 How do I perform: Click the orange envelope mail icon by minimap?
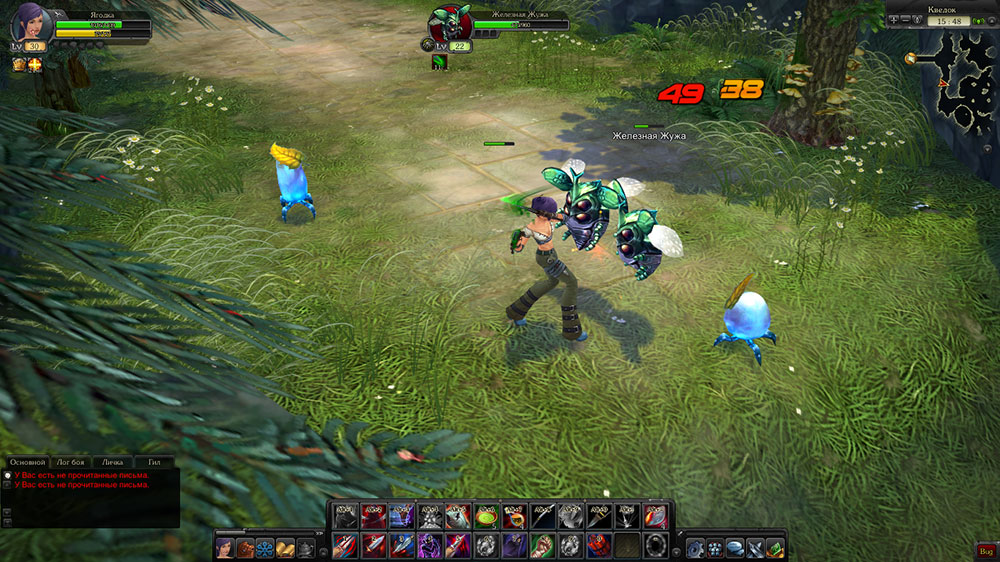pos(911,58)
